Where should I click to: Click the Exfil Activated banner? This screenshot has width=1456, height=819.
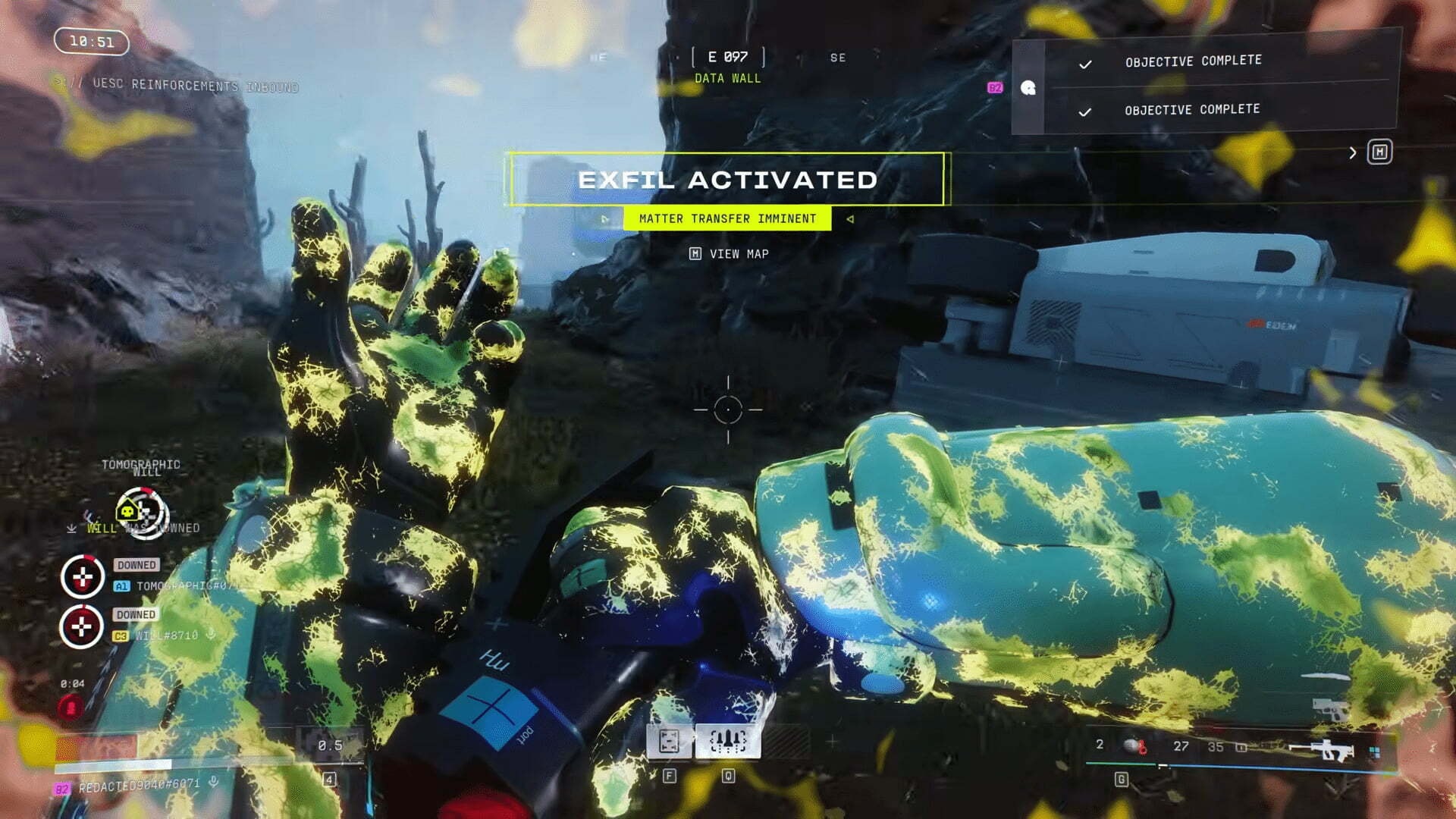[727, 180]
